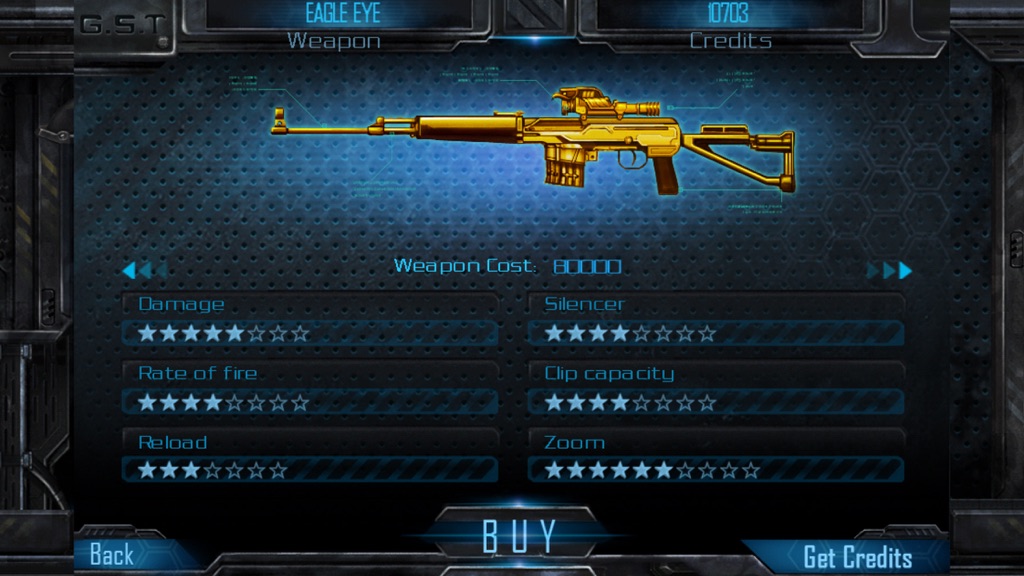Image resolution: width=1024 pixels, height=576 pixels.
Task: Show the previous weapon with left arrows
Action: [140, 270]
